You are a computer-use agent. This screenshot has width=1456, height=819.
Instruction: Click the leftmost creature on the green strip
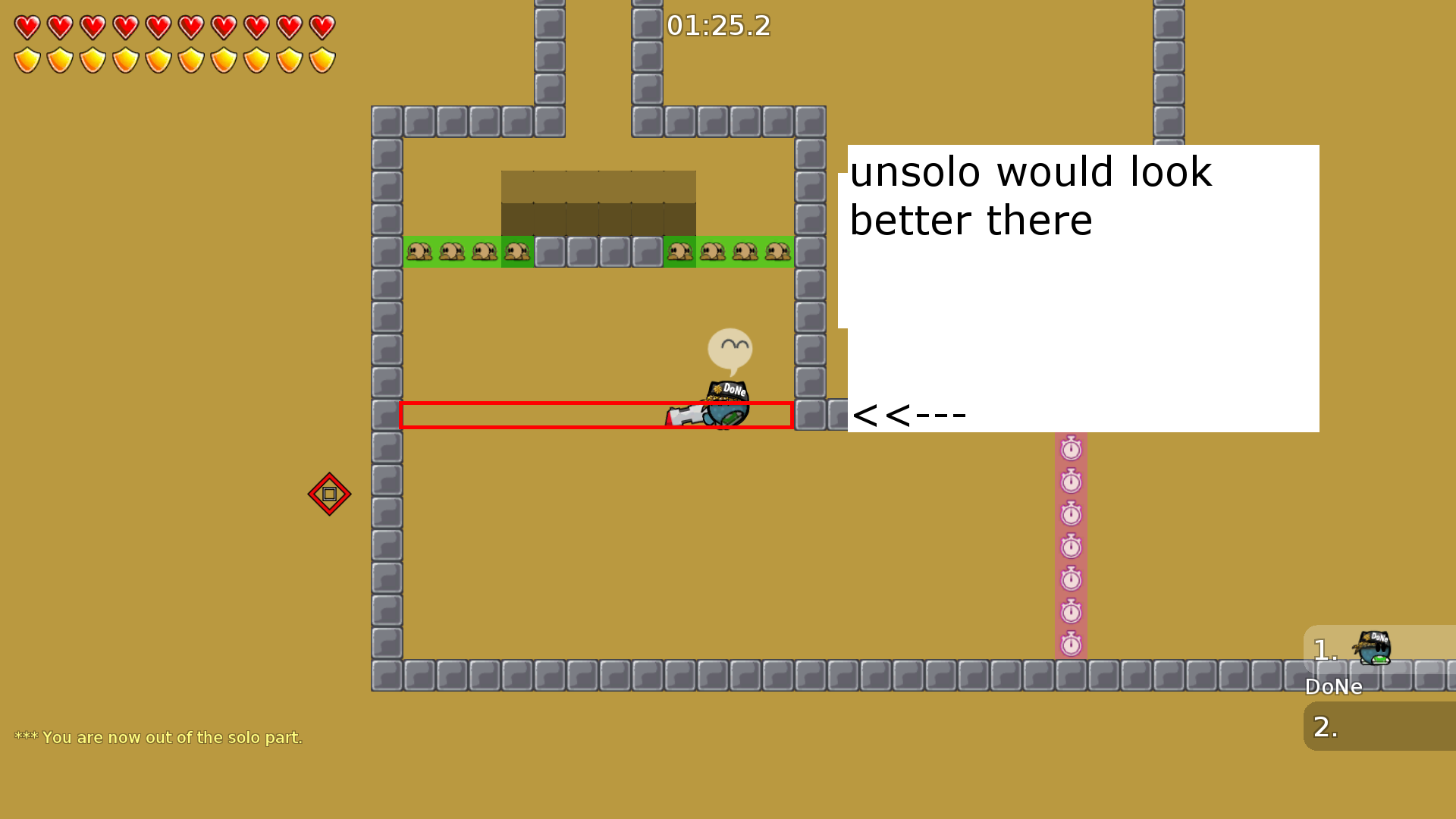coord(418,251)
